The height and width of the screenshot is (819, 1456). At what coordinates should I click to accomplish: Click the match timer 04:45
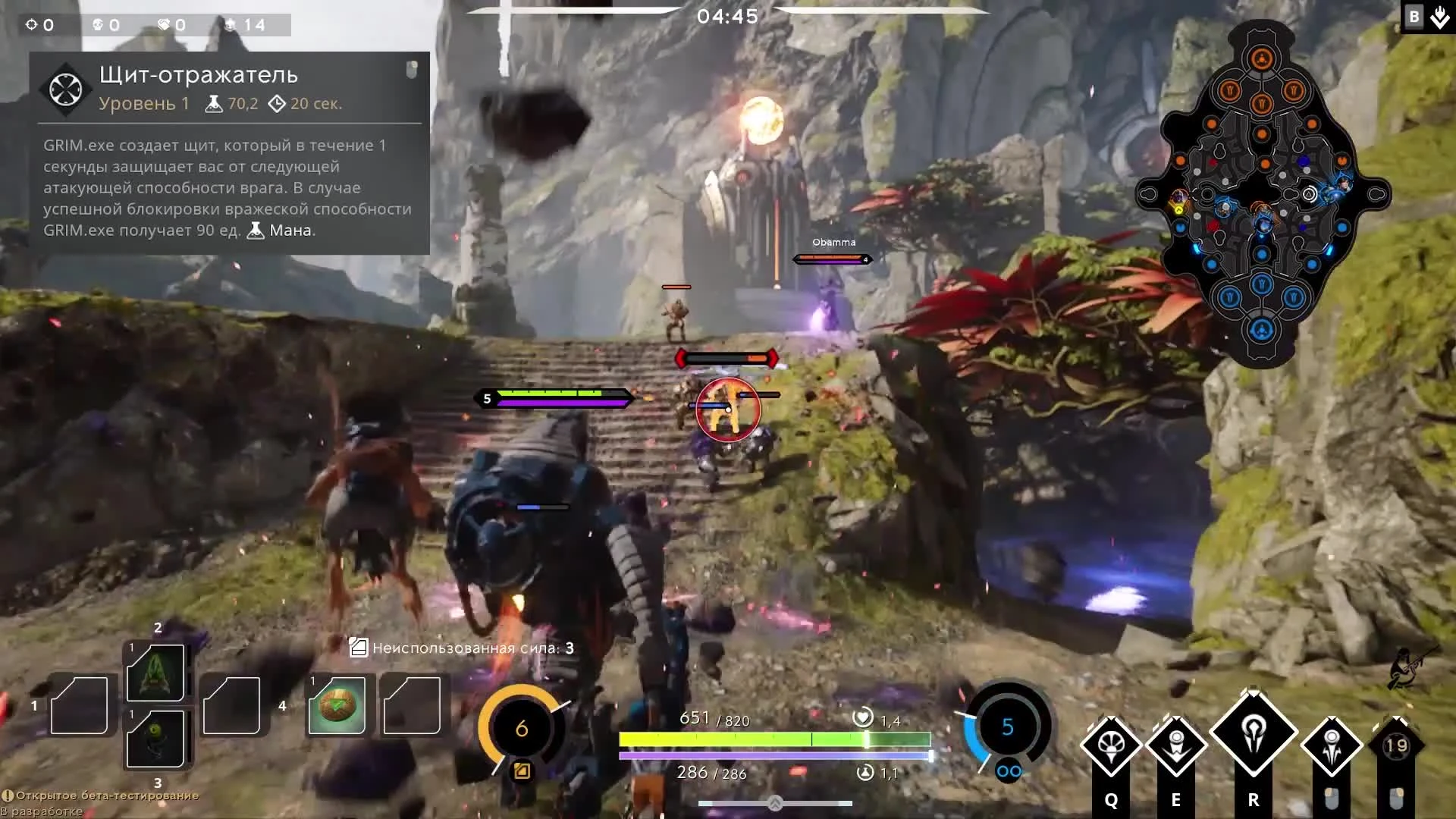(x=728, y=17)
